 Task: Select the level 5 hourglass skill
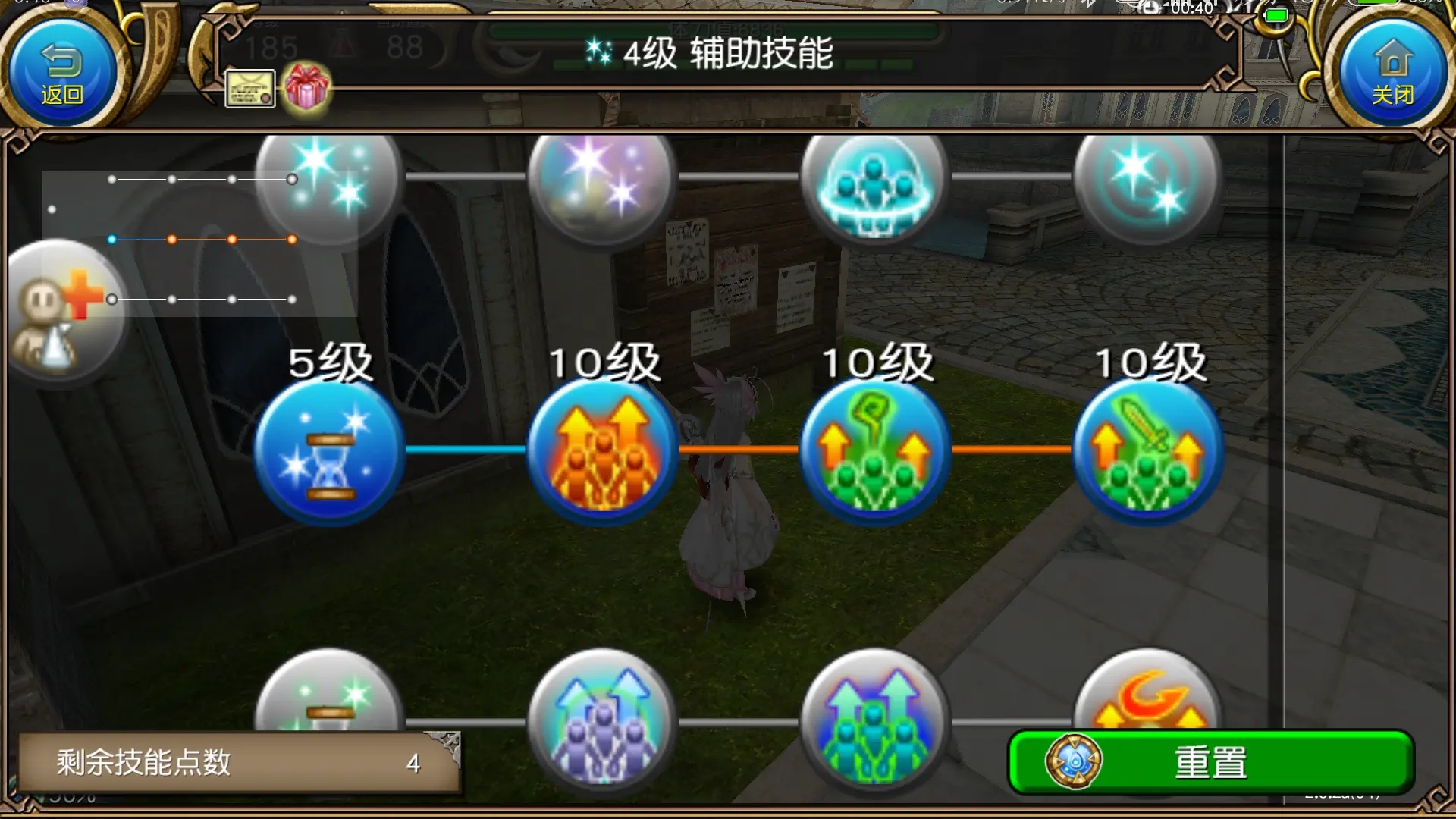coord(328,451)
